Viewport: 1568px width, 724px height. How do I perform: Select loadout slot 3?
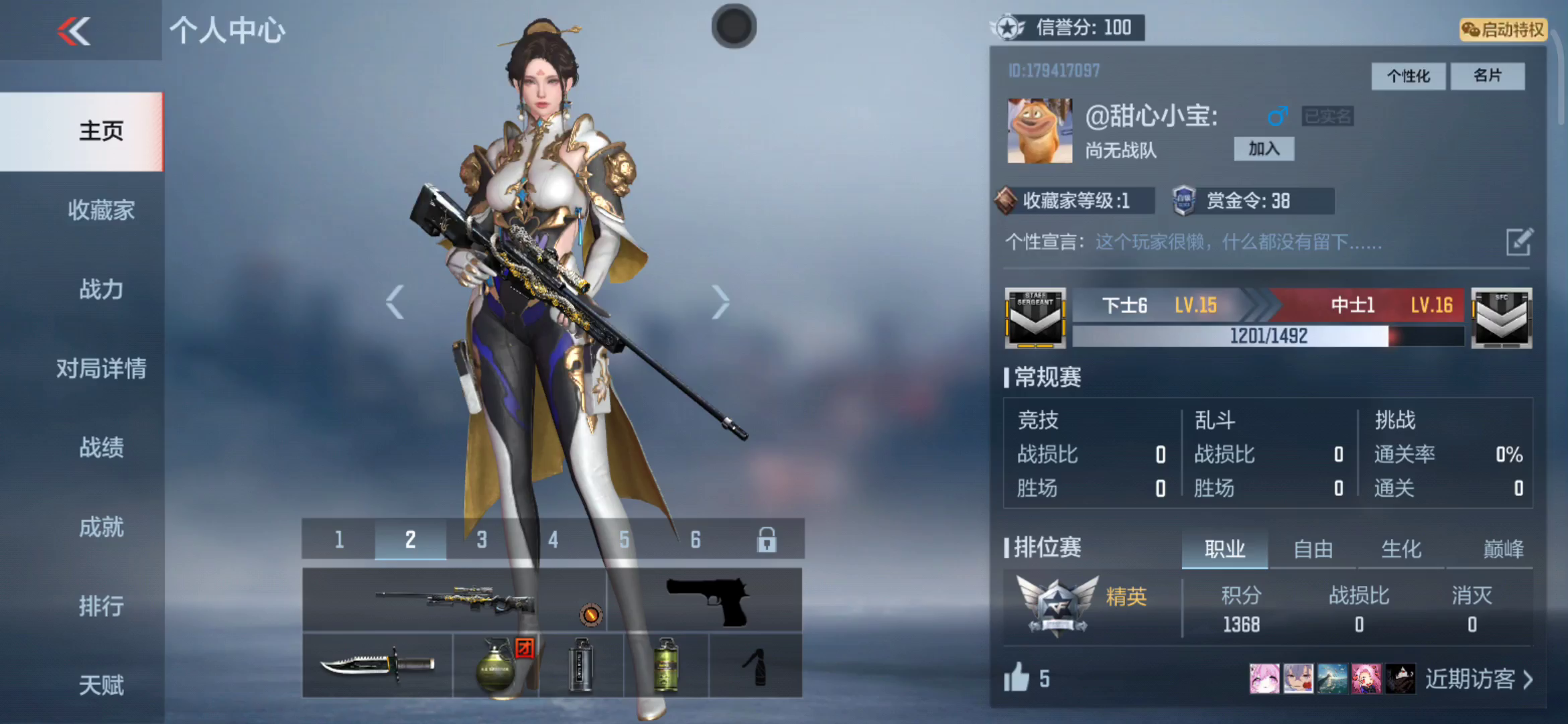tap(482, 539)
